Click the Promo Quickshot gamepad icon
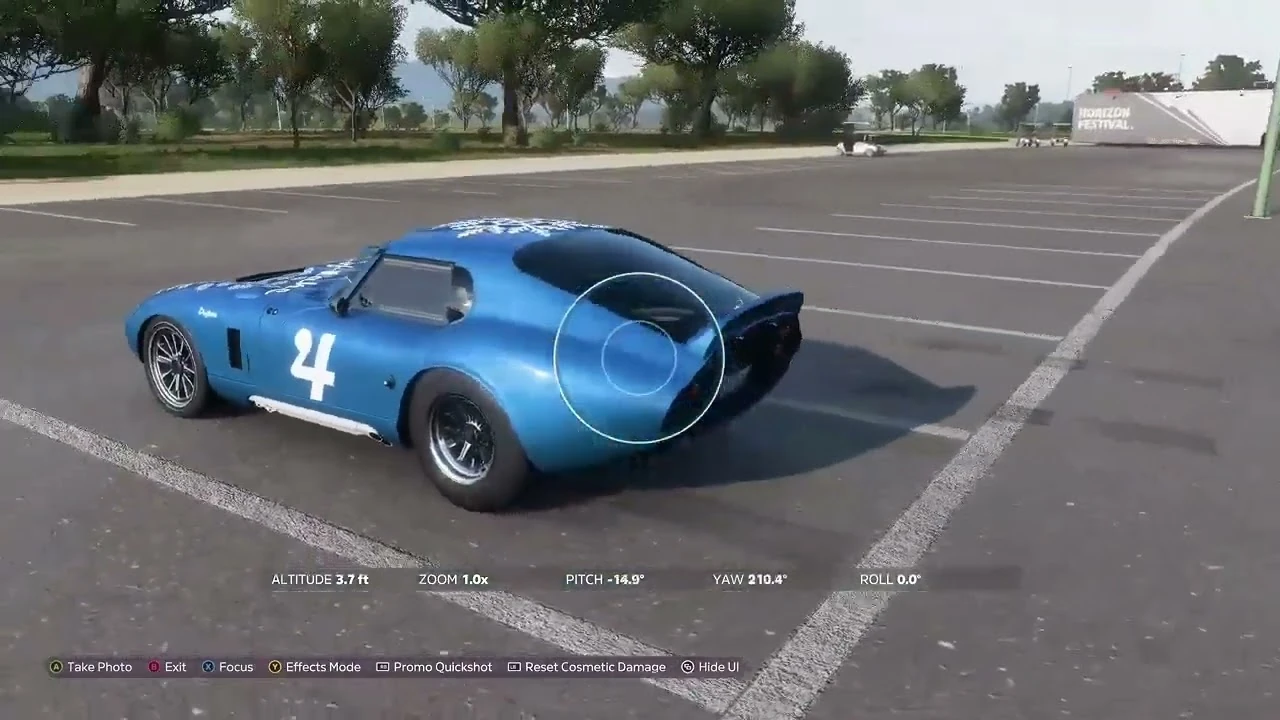Viewport: 1280px width, 720px height. point(381,666)
